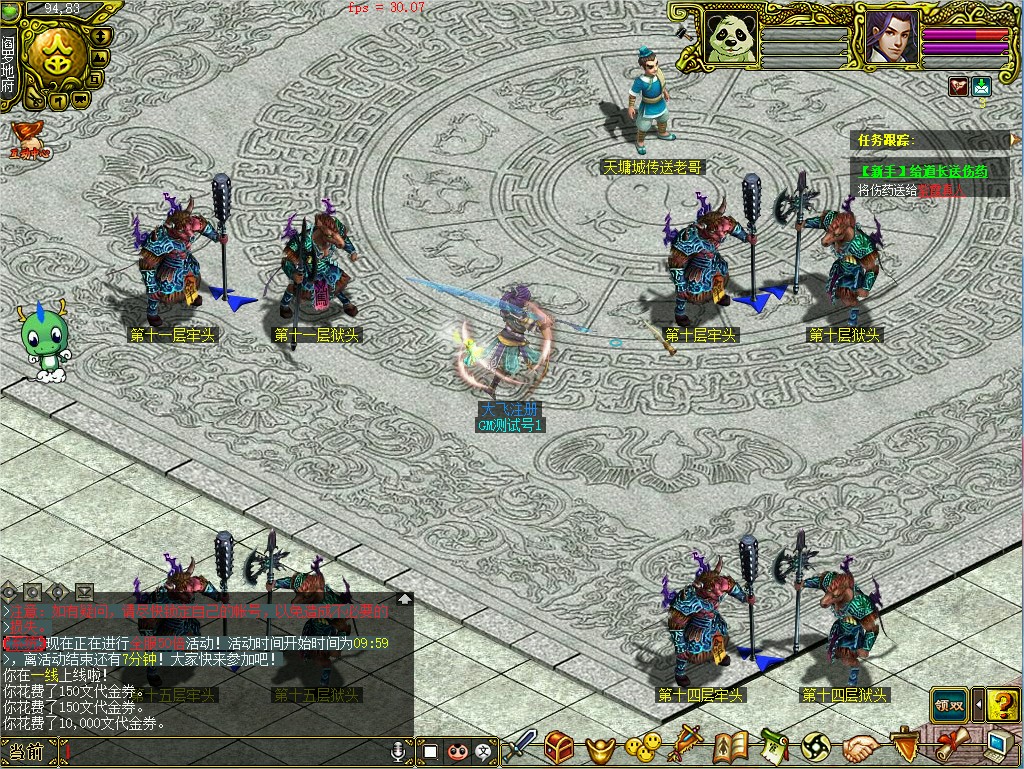Open the open-book icon in toolbar
1024x769 pixels.
[x=731, y=746]
